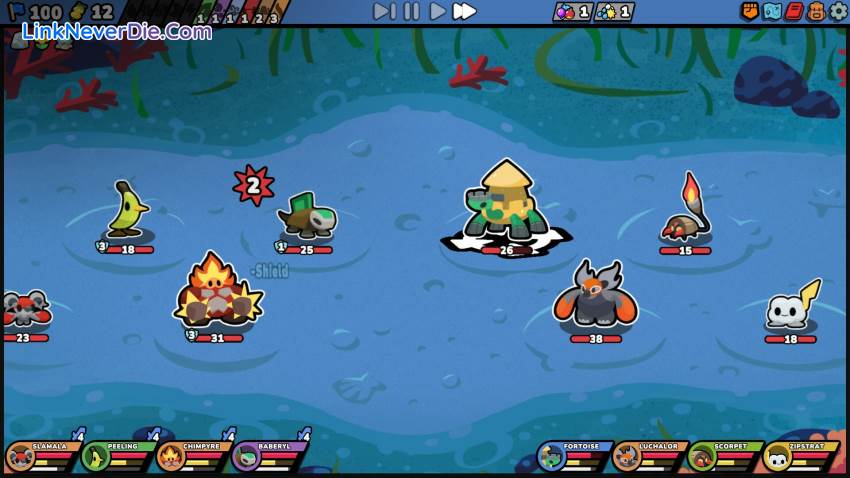Inspect enemy Zipstrat's portrait card
The width and height of the screenshot is (850, 478).
coord(798,457)
